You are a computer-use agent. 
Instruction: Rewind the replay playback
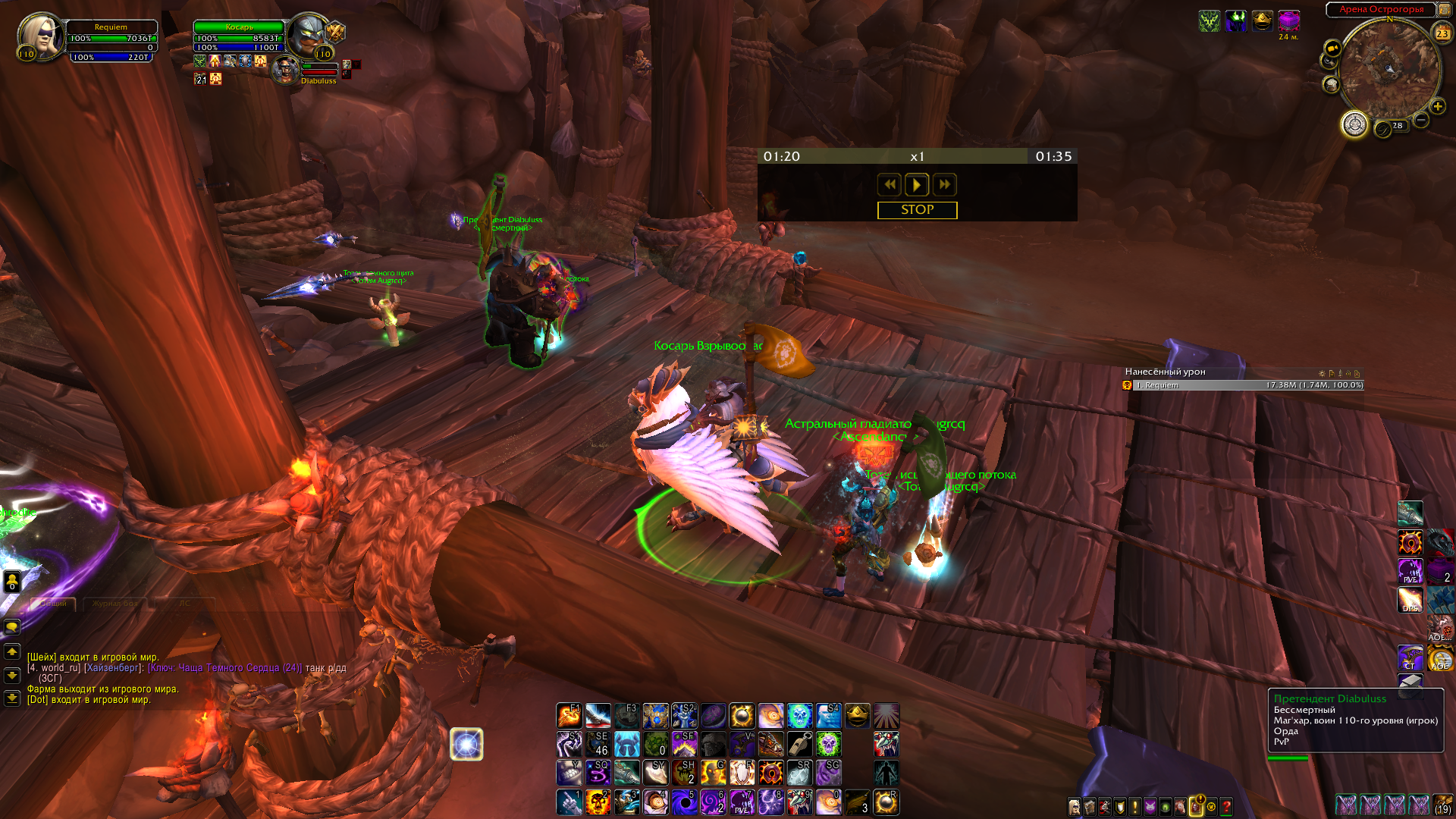click(889, 184)
